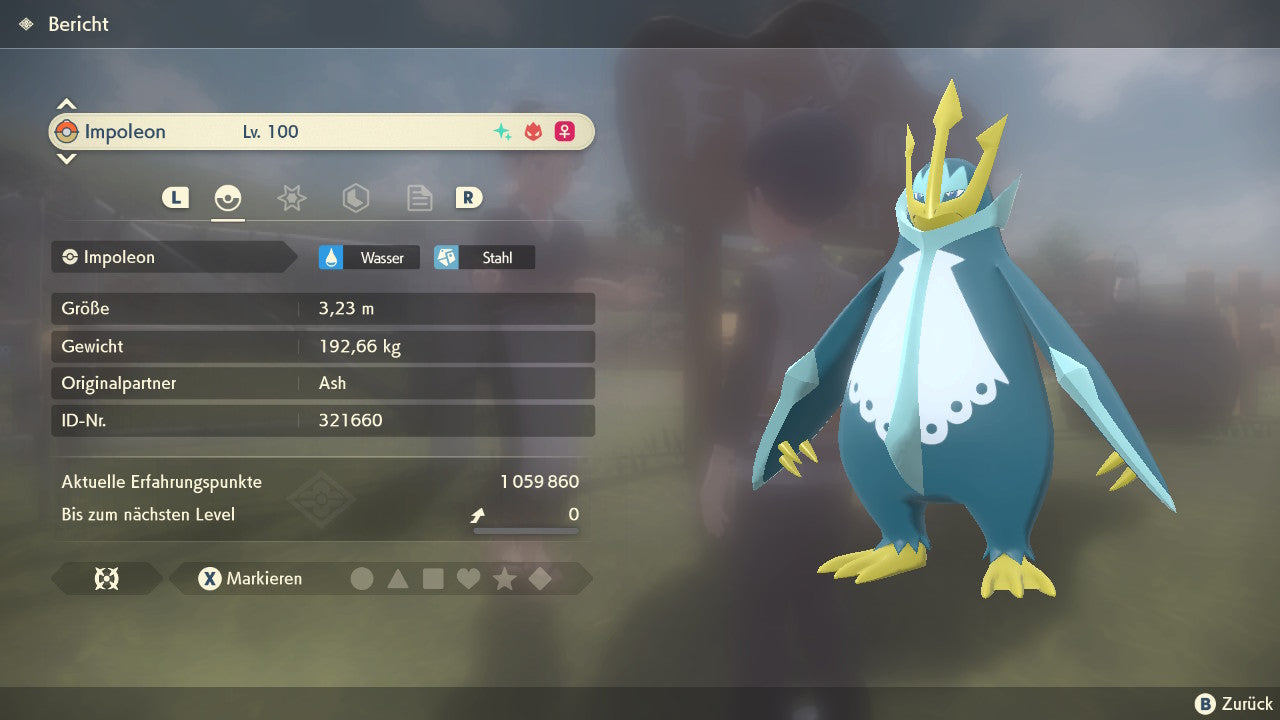
Task: Switch to the Poké Ball info tab
Action: (x=228, y=198)
